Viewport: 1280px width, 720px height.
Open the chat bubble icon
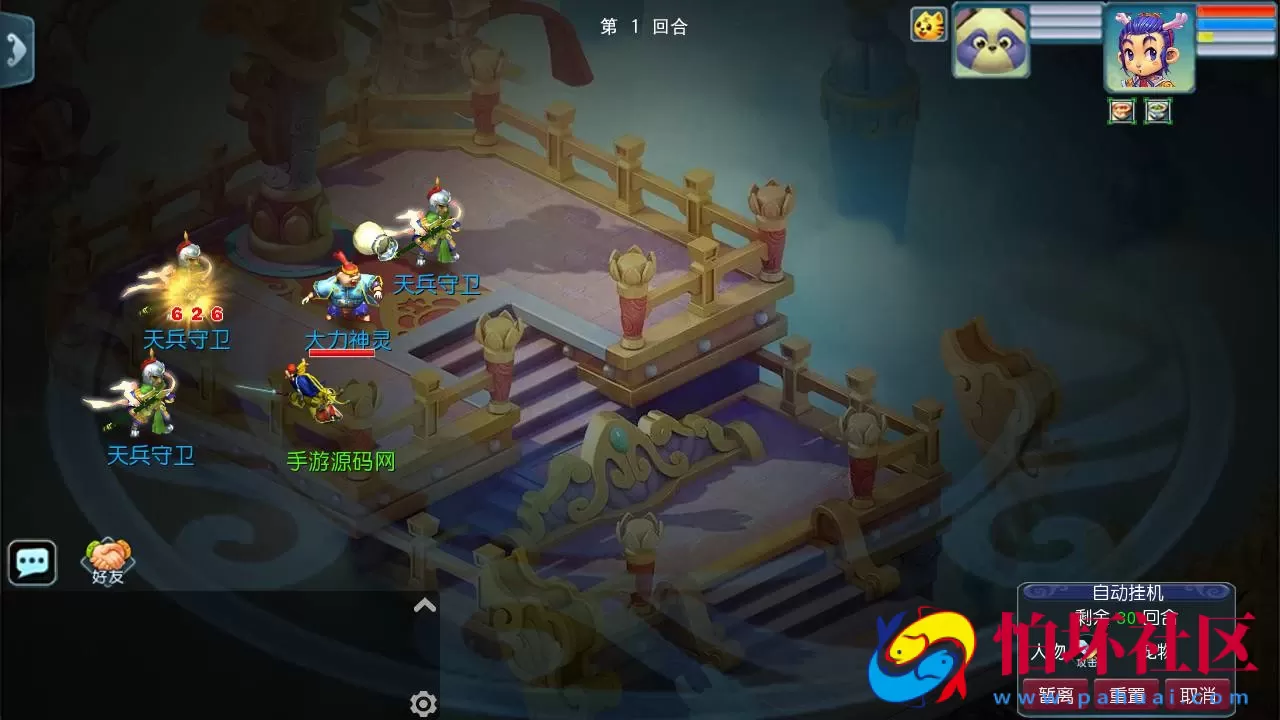pyautogui.click(x=31, y=562)
